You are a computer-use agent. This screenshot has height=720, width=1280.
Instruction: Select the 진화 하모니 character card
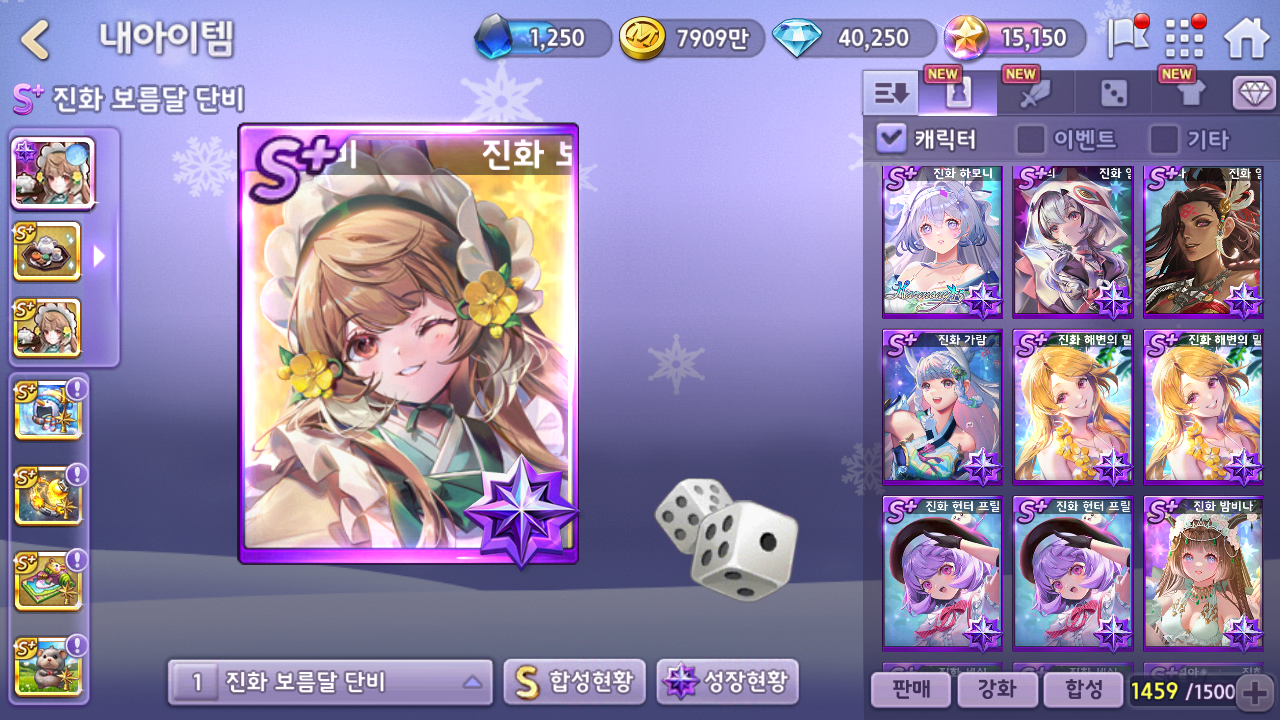pyautogui.click(x=942, y=242)
